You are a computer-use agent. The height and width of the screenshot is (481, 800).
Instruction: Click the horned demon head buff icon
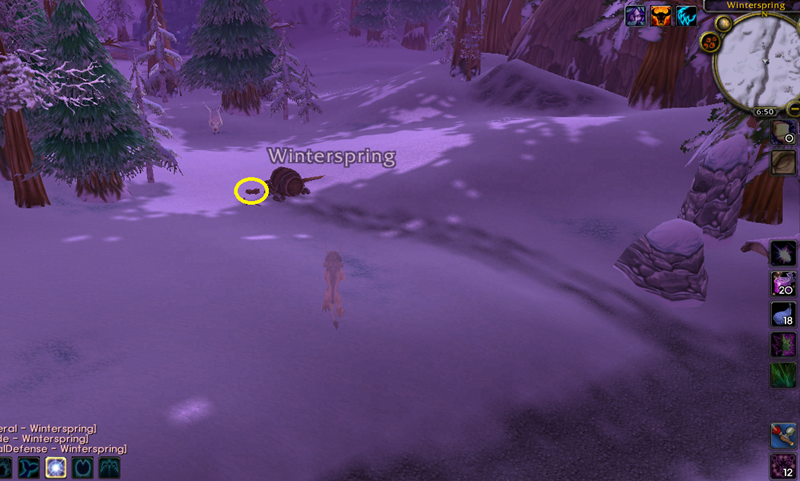coord(662,15)
